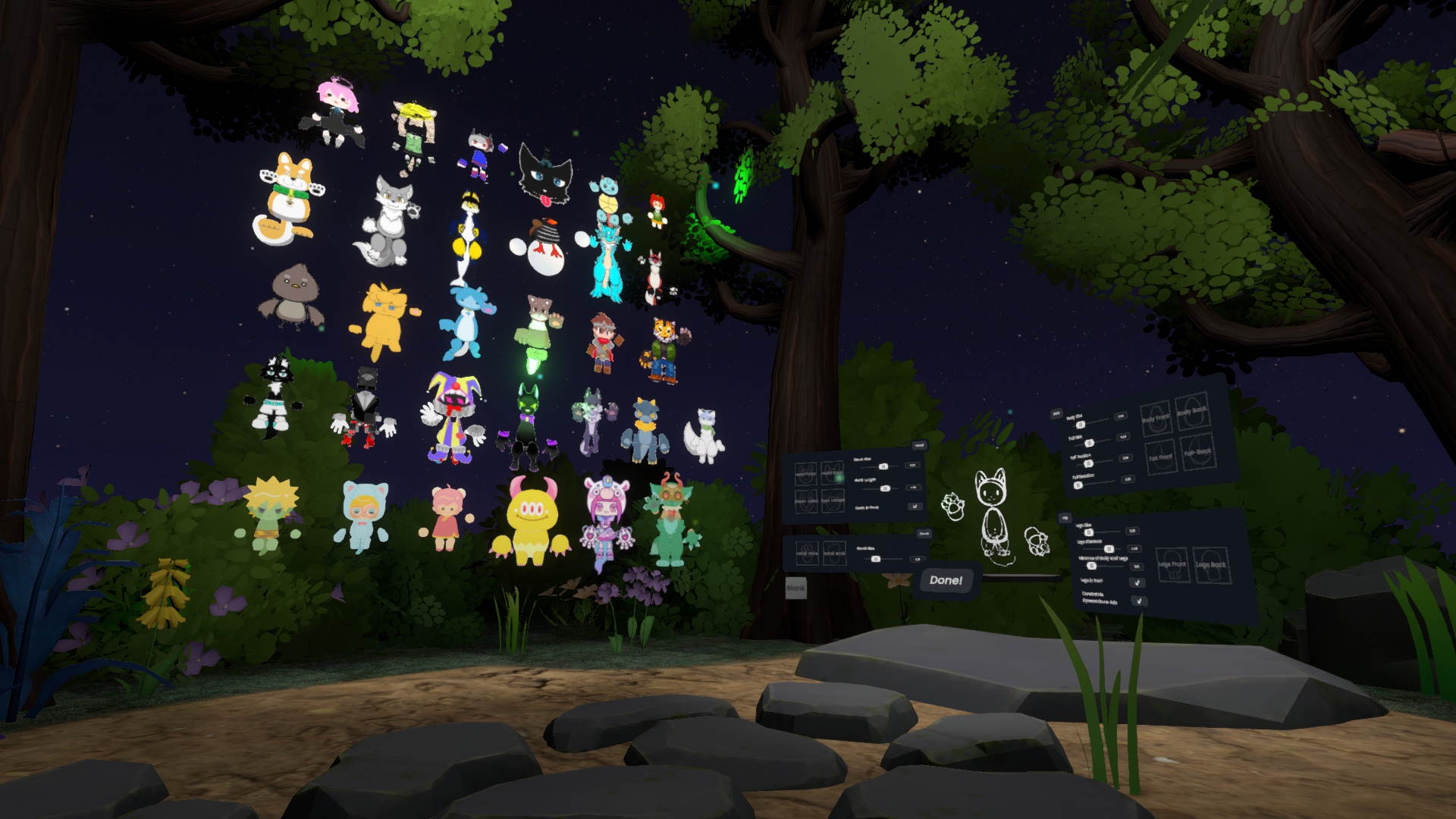Click the Legs Distance slider handle
This screenshot has width=1456, height=819.
click(x=1109, y=548)
